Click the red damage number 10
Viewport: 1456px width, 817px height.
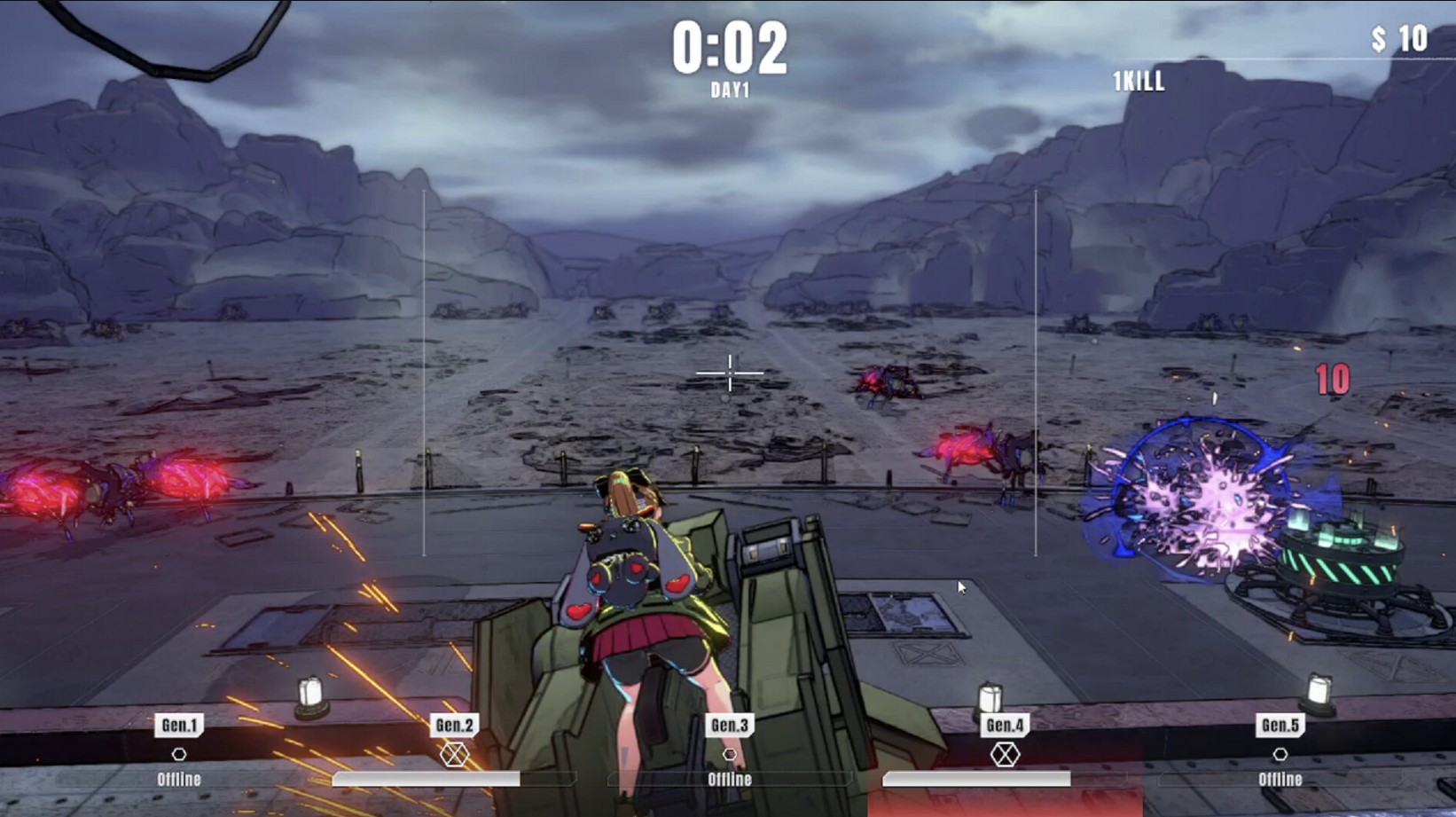pyautogui.click(x=1330, y=381)
